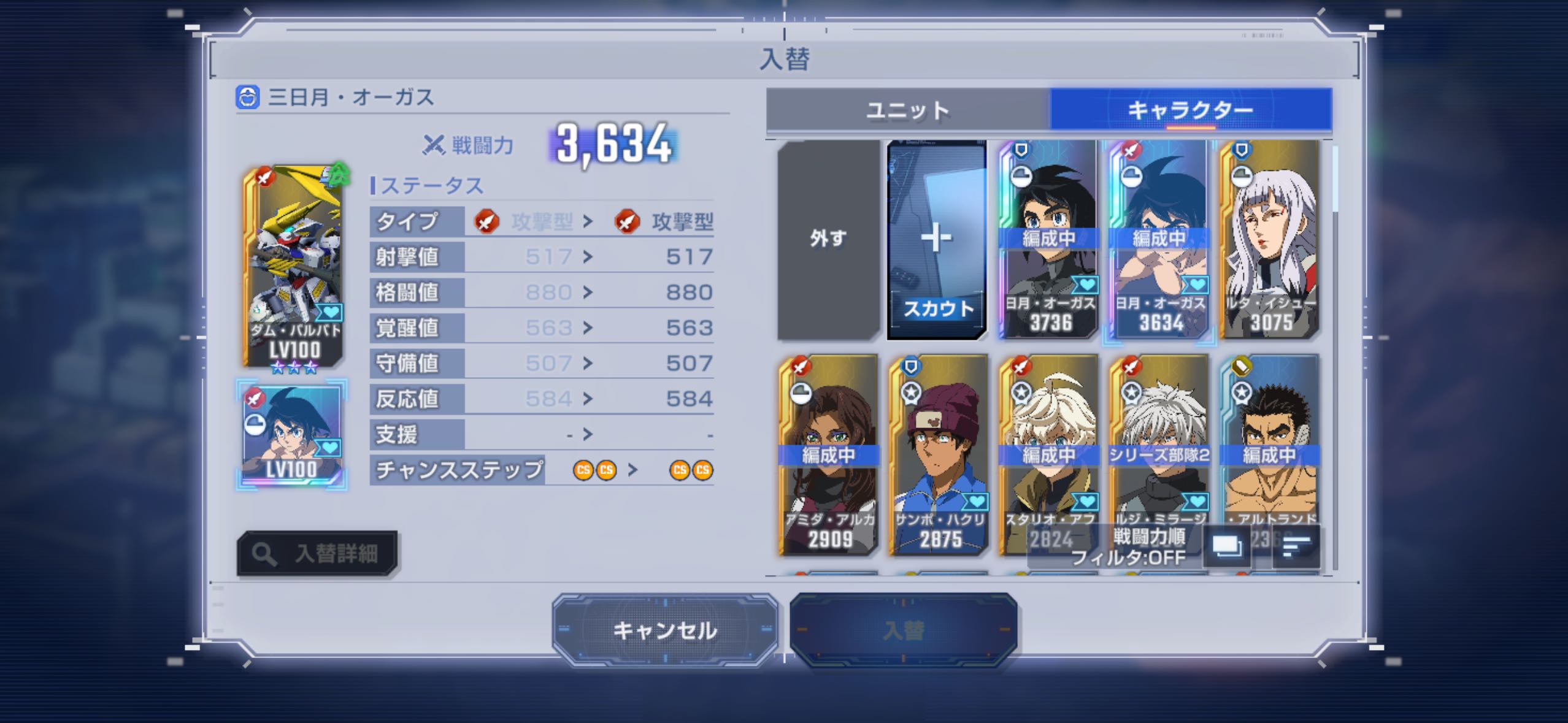
Task: Cancel with the キャンセル button
Action: (x=665, y=630)
